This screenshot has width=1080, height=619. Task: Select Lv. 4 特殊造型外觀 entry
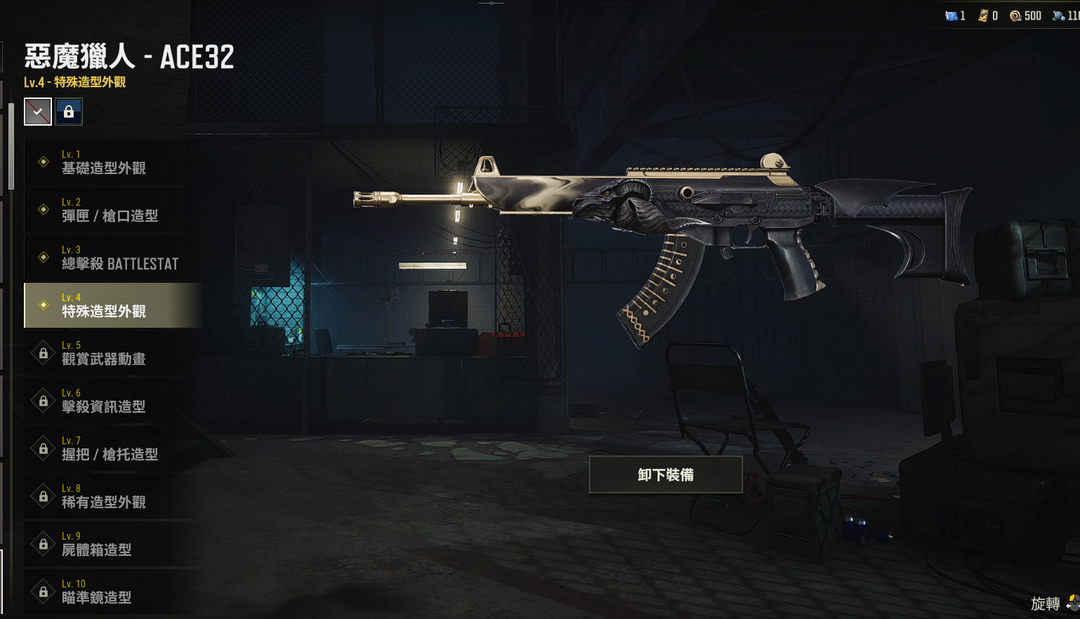[112, 305]
